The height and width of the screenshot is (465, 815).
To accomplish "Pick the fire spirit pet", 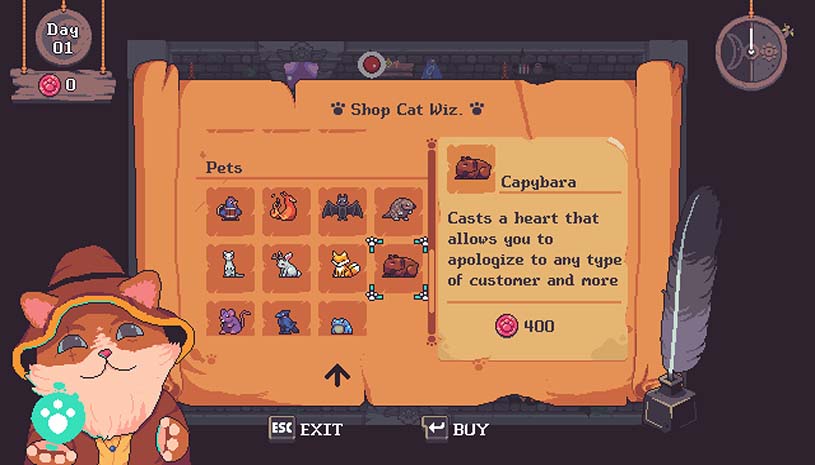I will [x=287, y=209].
